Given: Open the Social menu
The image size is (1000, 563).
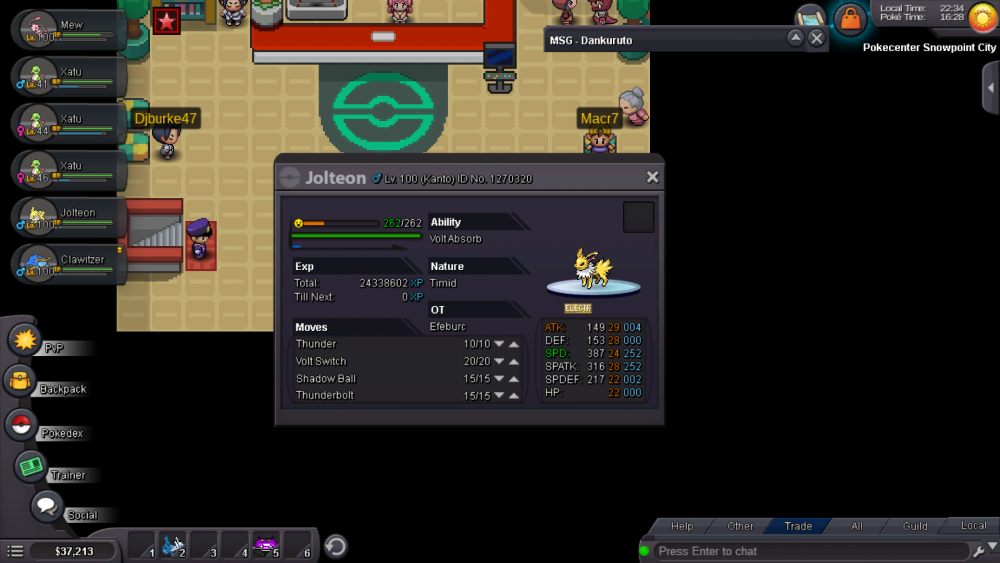Looking at the screenshot, I should click(46, 507).
